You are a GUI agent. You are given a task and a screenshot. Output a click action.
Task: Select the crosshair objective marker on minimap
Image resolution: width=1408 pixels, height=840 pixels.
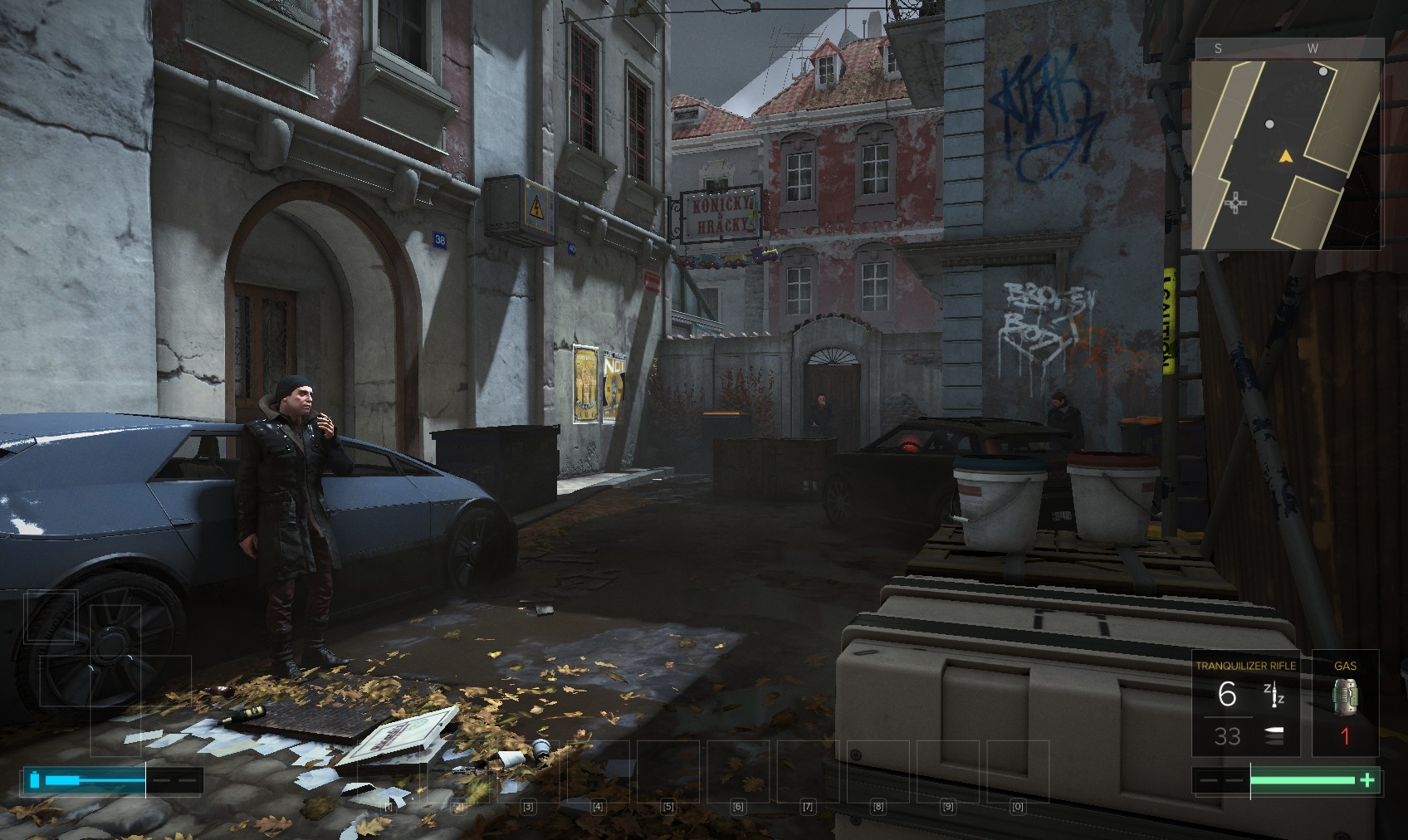(x=1235, y=202)
